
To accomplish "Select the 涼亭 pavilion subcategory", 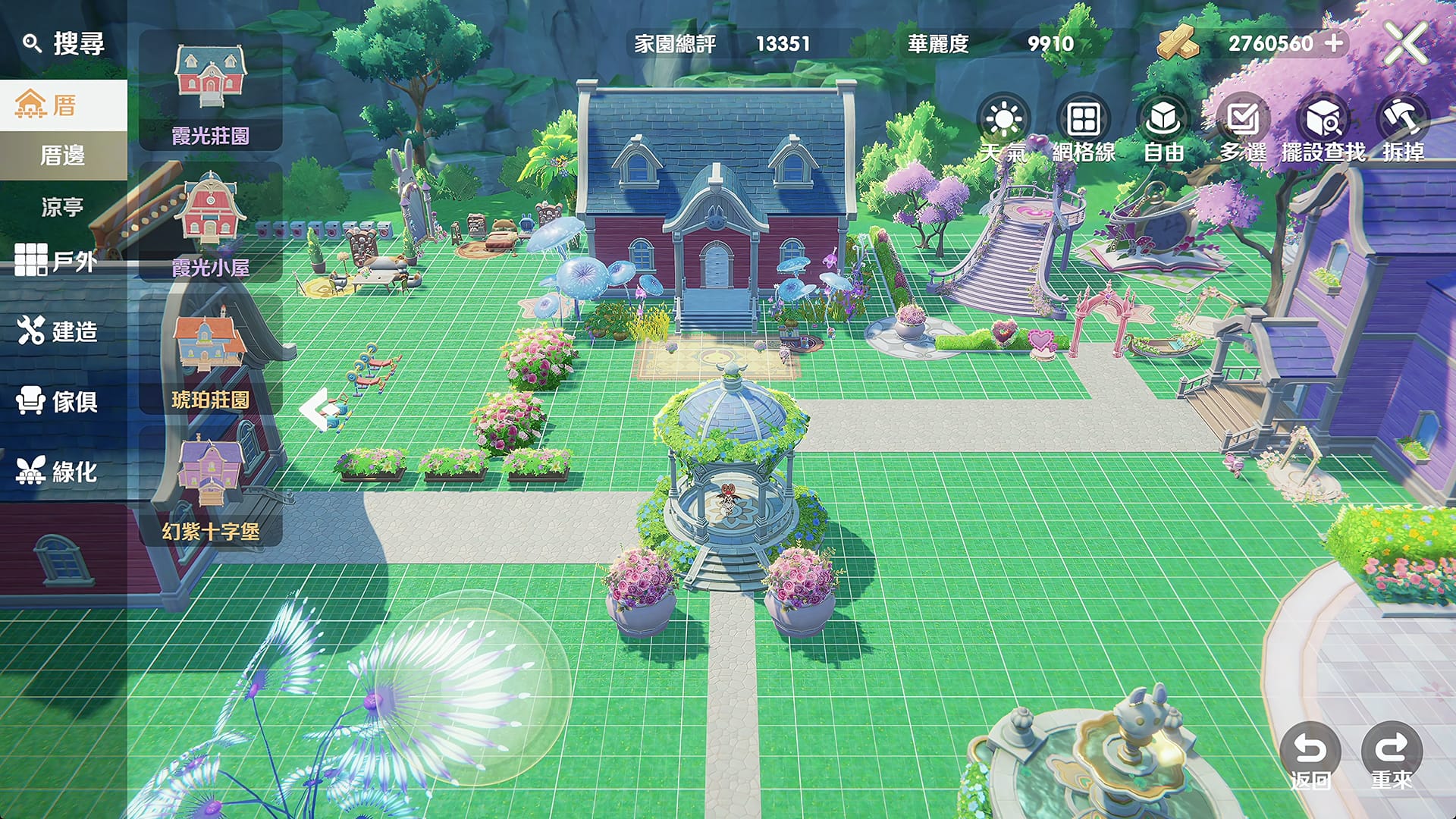I will point(62,206).
